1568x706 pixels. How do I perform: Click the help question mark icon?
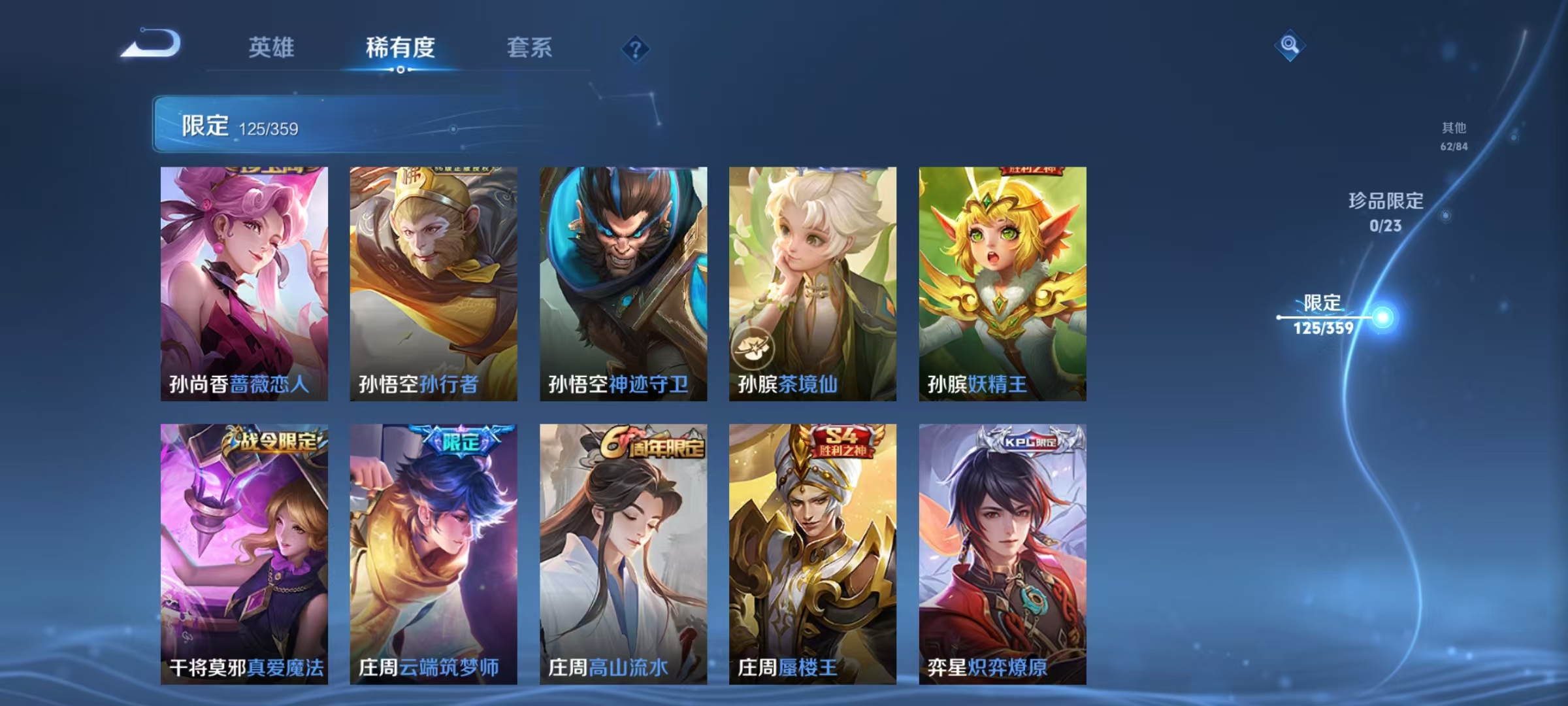[636, 48]
